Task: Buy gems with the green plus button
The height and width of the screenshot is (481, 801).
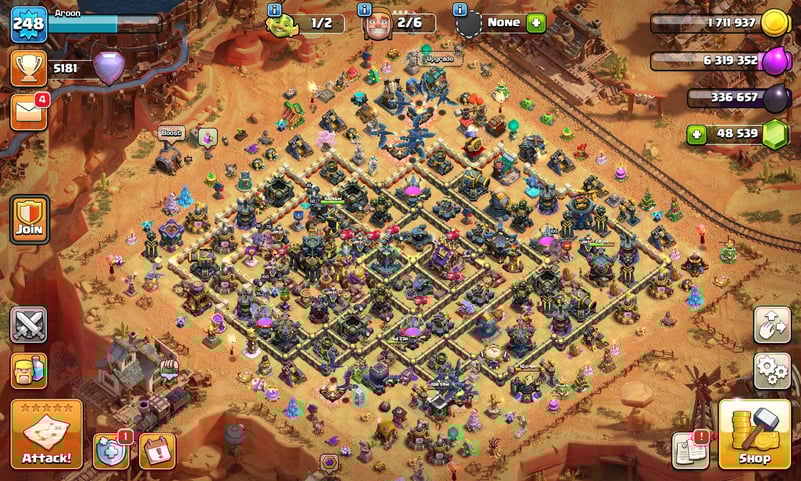Action: 697,134
